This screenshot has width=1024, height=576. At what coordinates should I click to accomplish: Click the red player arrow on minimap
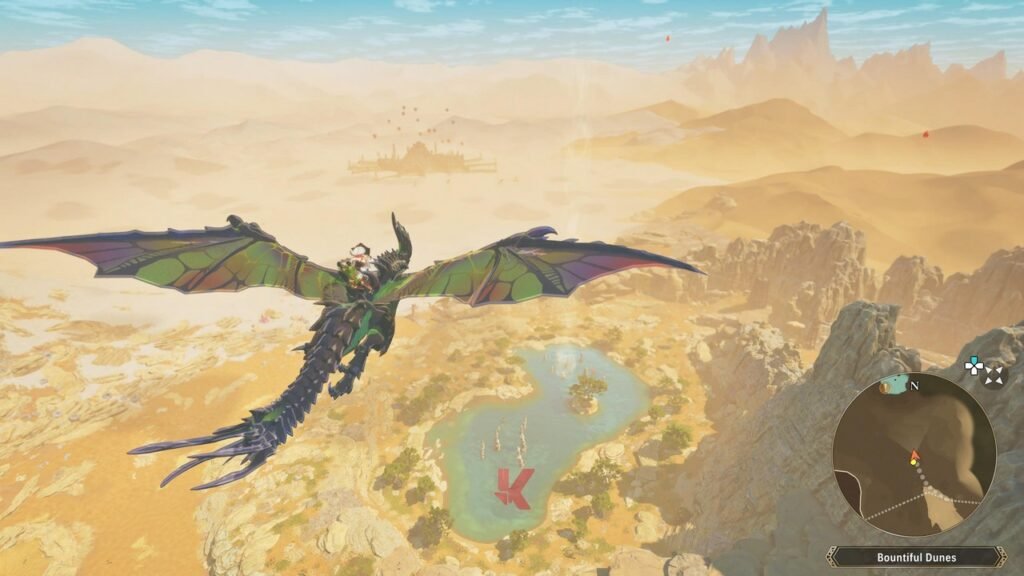tap(913, 457)
